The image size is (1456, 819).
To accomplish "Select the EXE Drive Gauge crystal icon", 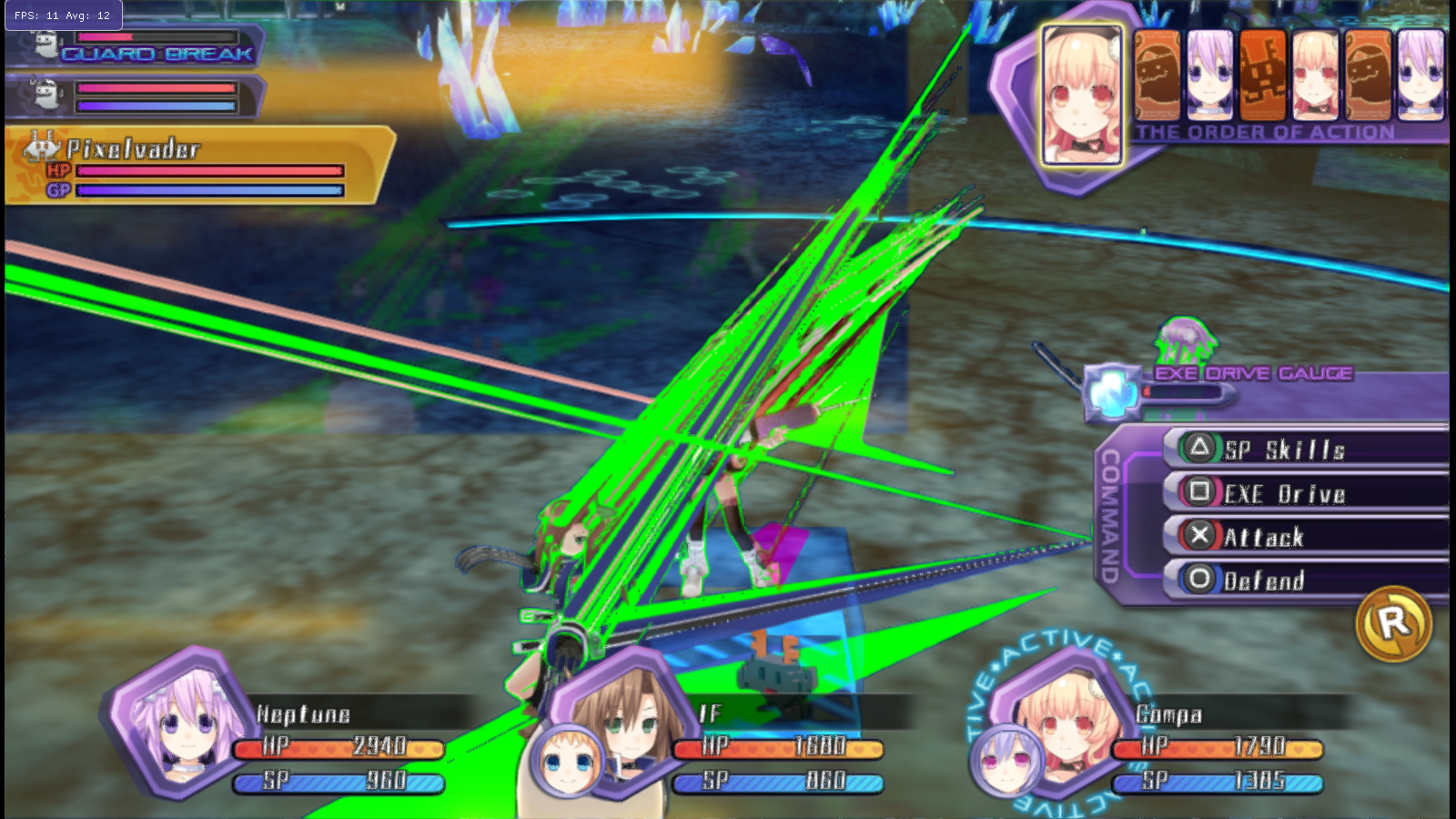I will [1112, 392].
